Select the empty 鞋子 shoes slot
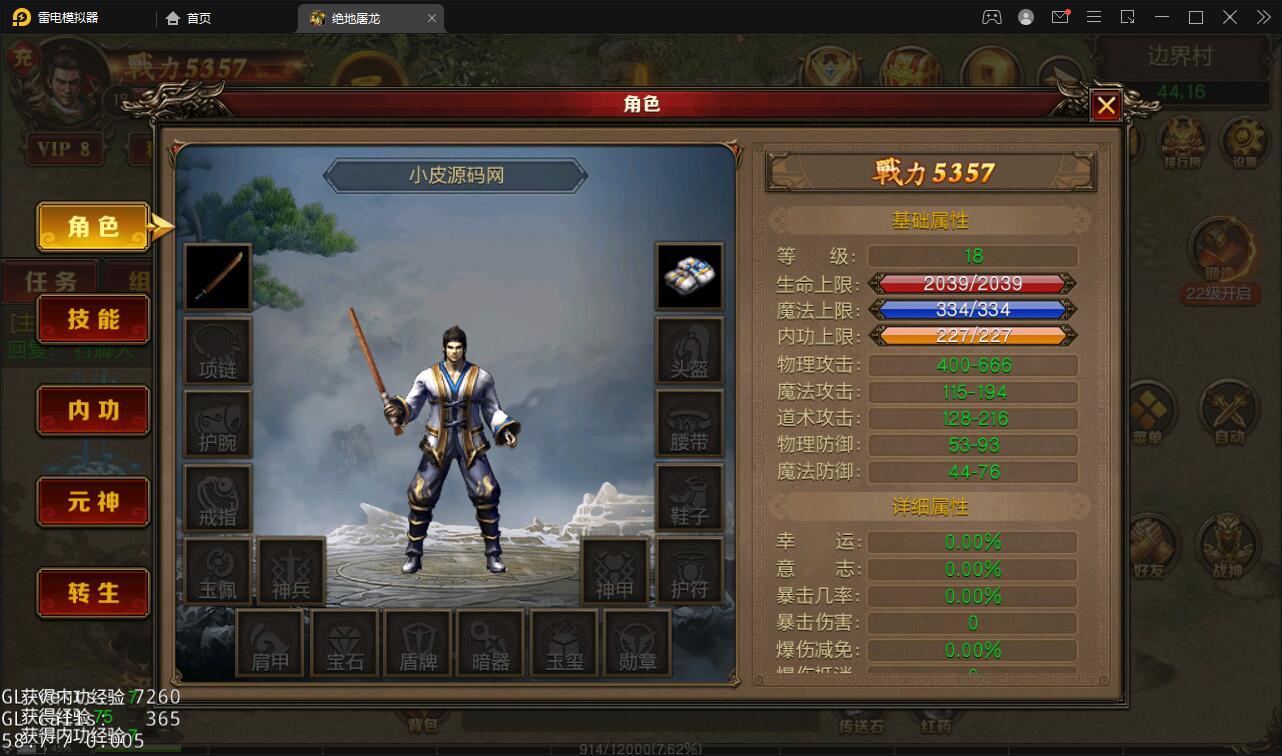Screen dimensions: 1282x756 (x=690, y=497)
